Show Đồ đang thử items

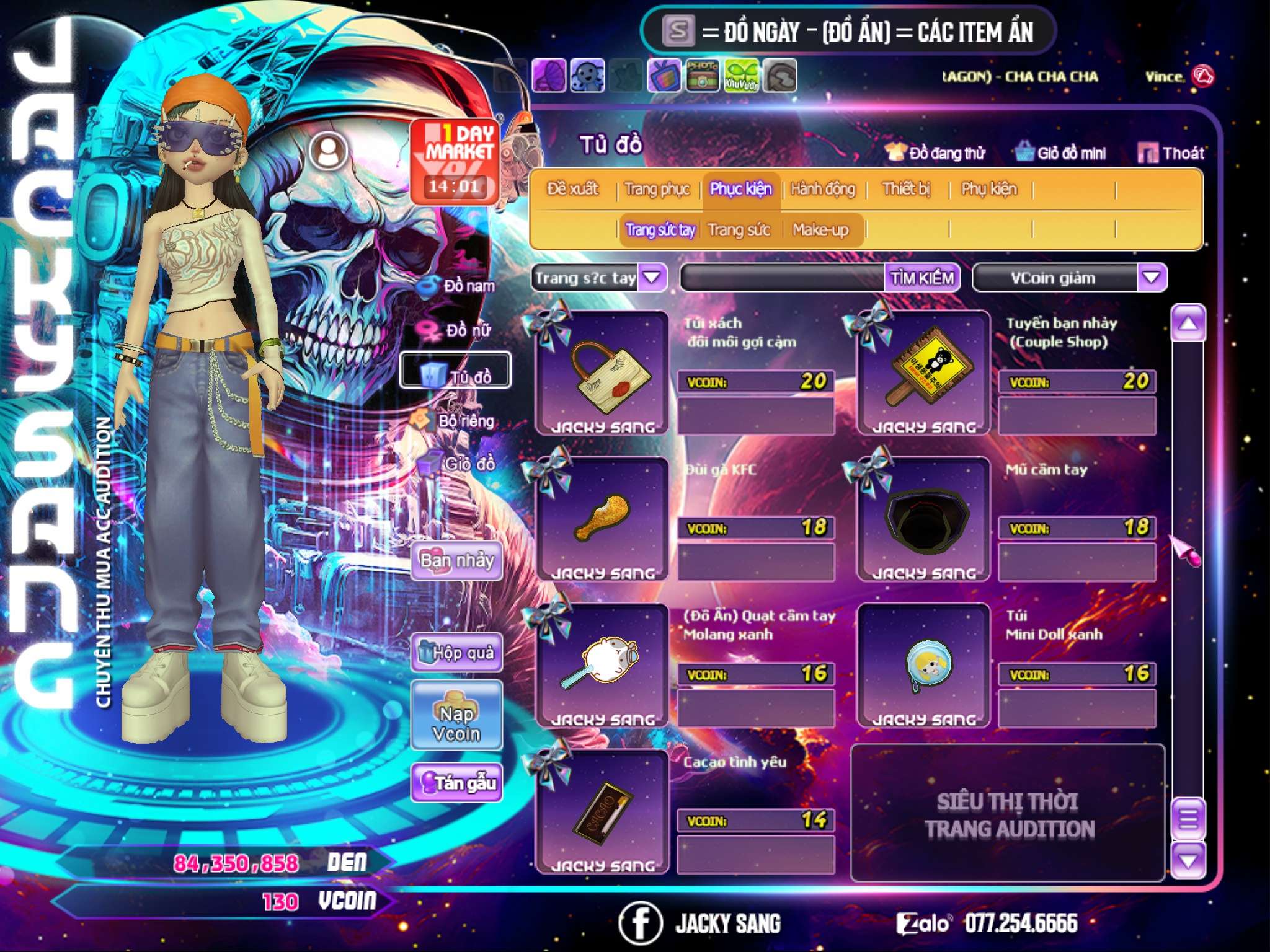[x=936, y=153]
